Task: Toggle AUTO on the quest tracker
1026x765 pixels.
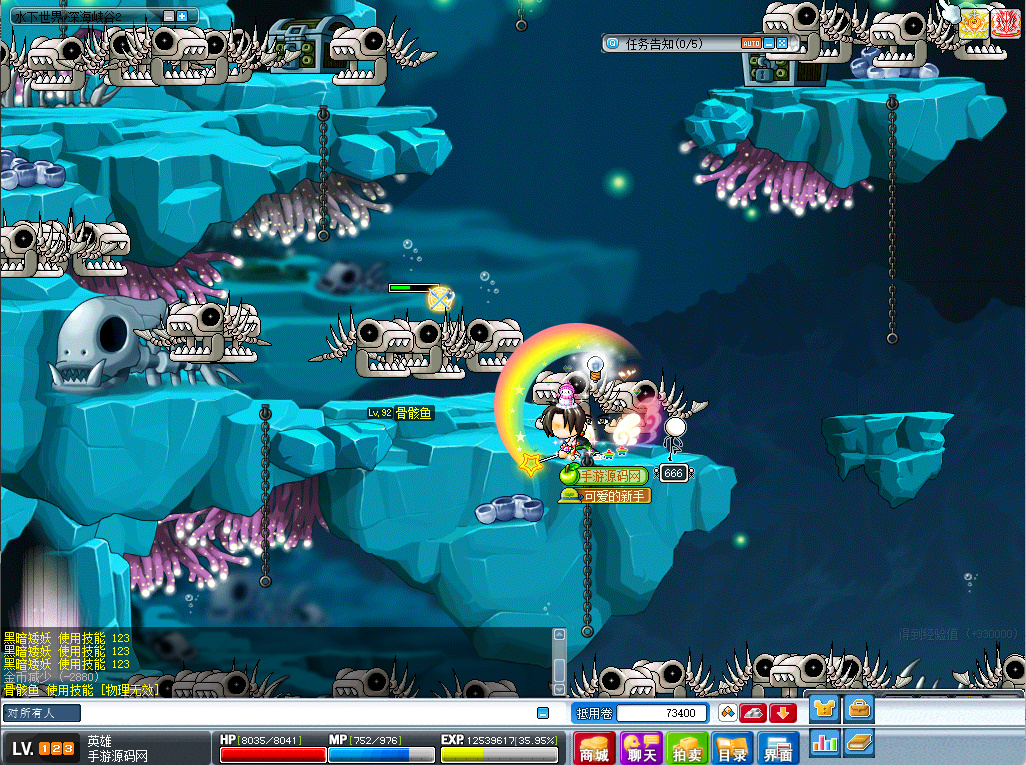Action: click(x=751, y=43)
